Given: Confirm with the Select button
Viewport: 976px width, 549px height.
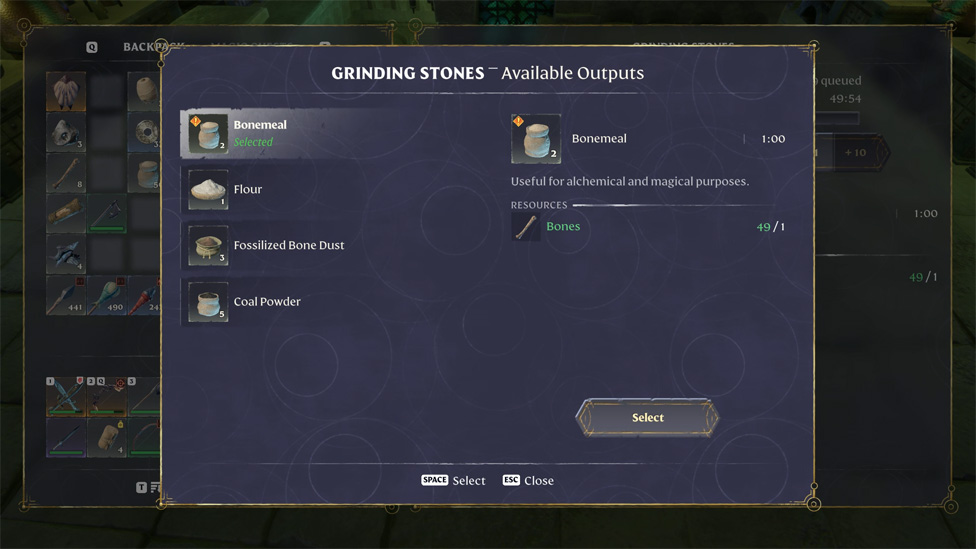Looking at the screenshot, I should [x=647, y=418].
